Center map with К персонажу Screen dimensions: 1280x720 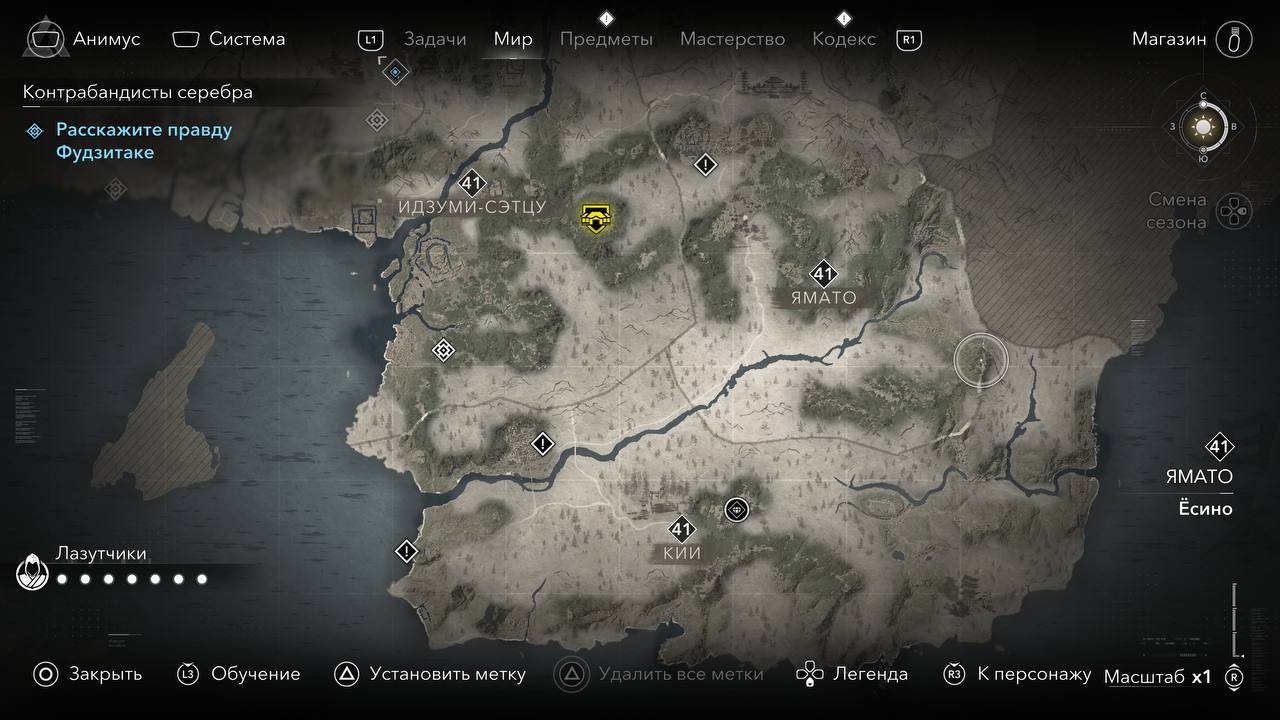coord(1034,674)
